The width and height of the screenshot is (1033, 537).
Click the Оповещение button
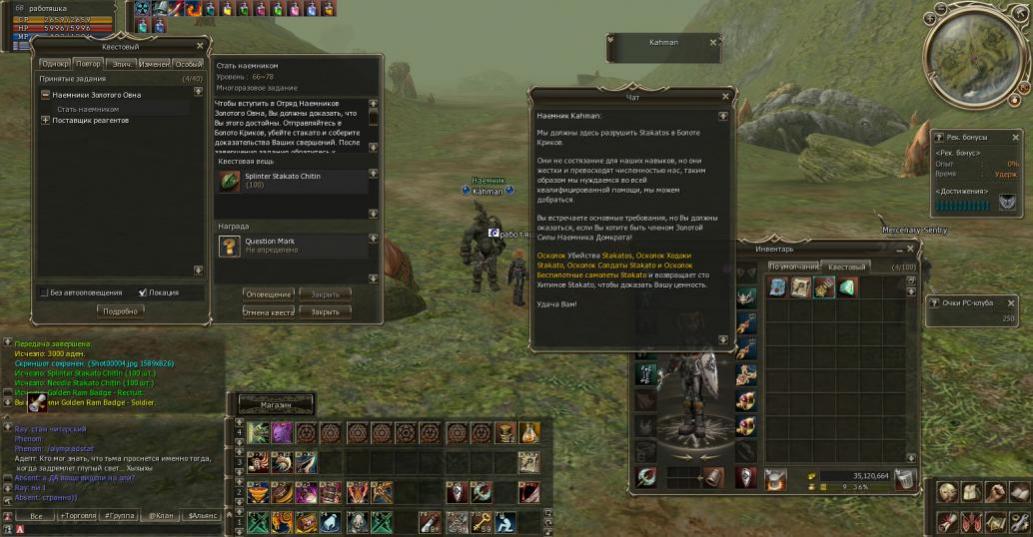click(268, 294)
